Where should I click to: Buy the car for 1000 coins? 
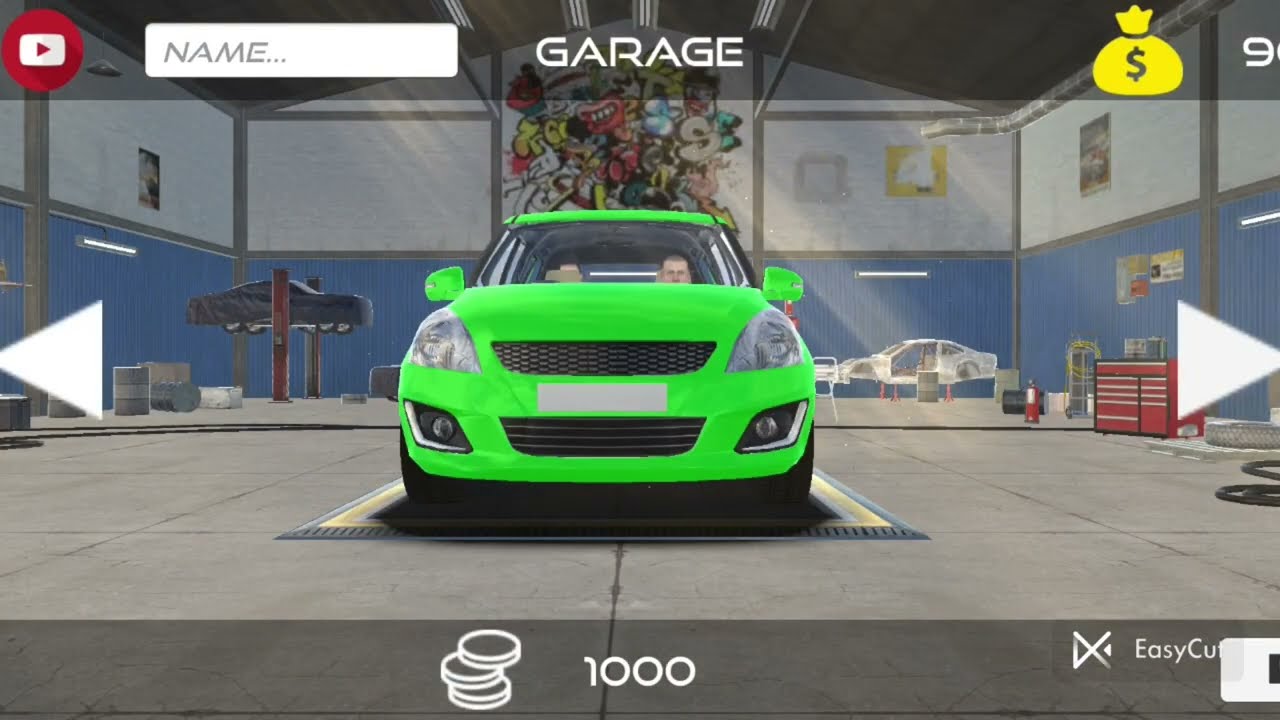(570, 670)
